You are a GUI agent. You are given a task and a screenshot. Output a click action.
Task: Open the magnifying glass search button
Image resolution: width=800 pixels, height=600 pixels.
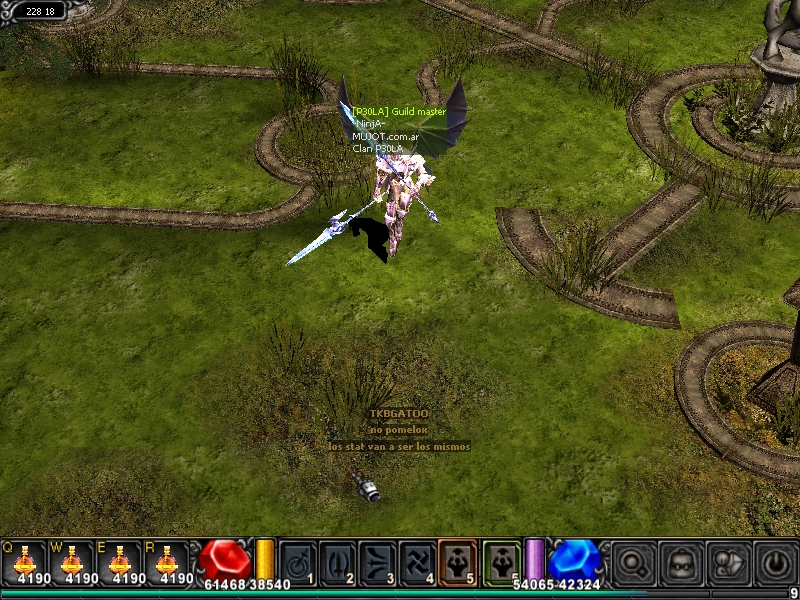click(634, 562)
